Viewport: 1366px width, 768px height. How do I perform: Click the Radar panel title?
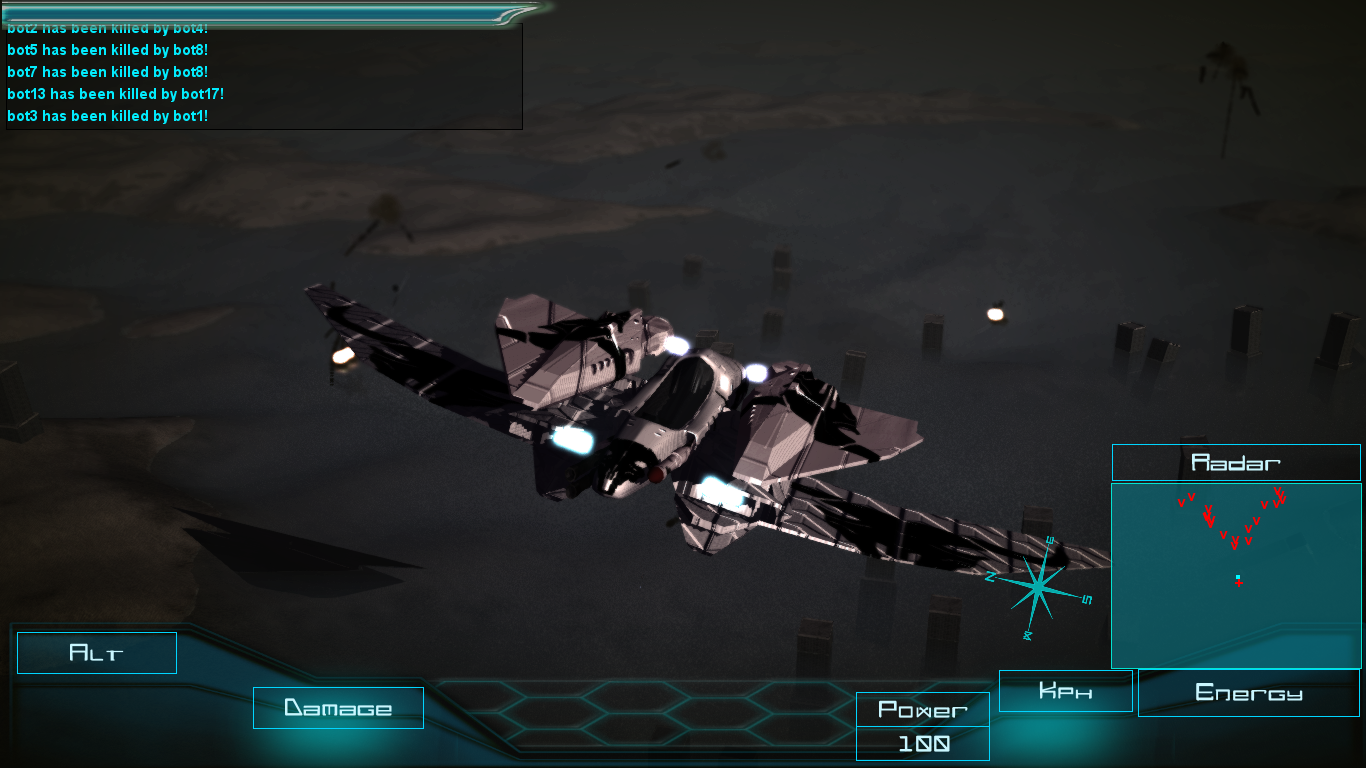pyautogui.click(x=1236, y=462)
